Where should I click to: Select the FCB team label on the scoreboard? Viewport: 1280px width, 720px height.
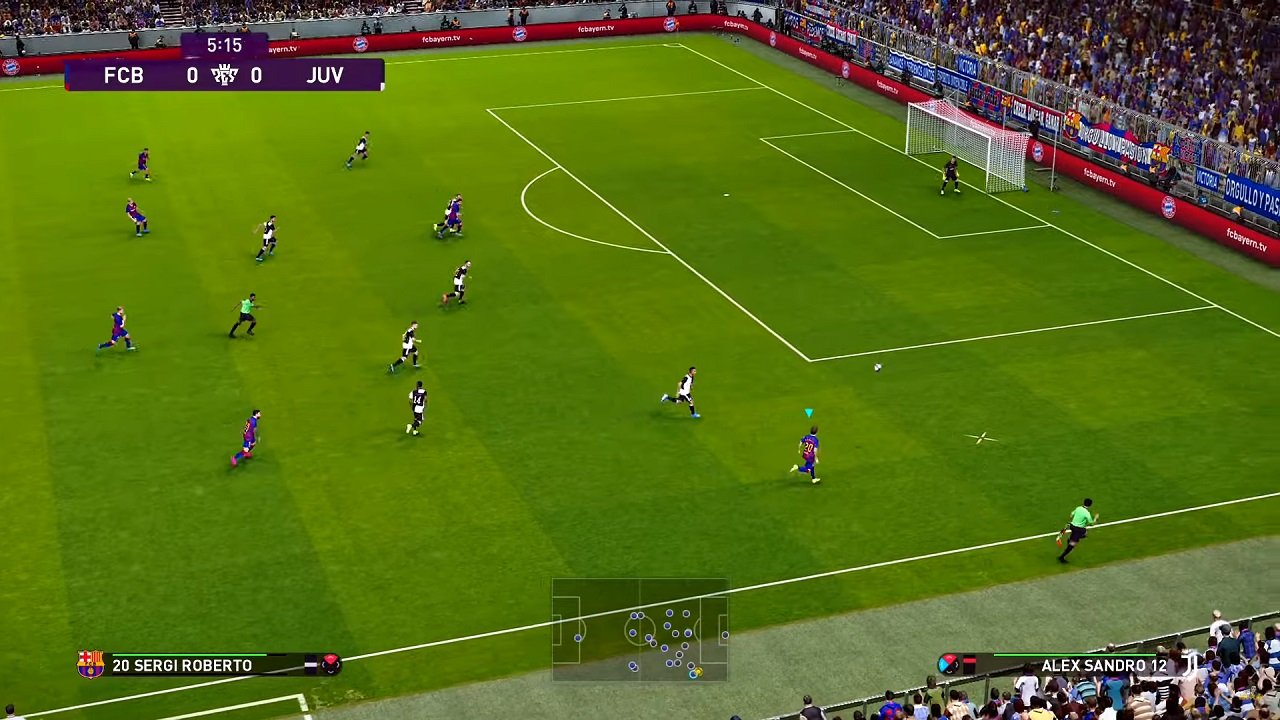point(124,75)
